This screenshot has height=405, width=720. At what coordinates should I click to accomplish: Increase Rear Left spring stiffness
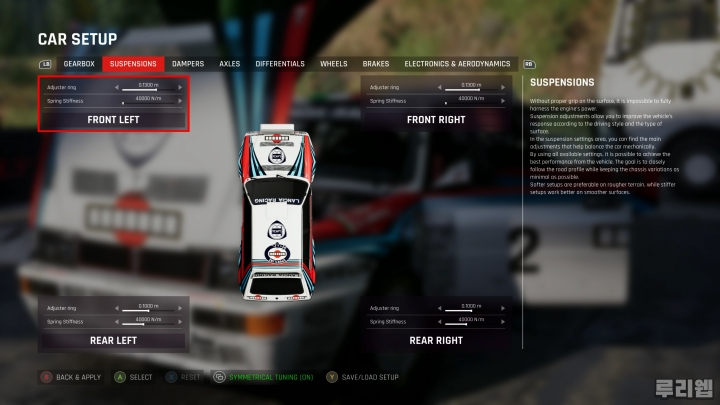coord(181,321)
